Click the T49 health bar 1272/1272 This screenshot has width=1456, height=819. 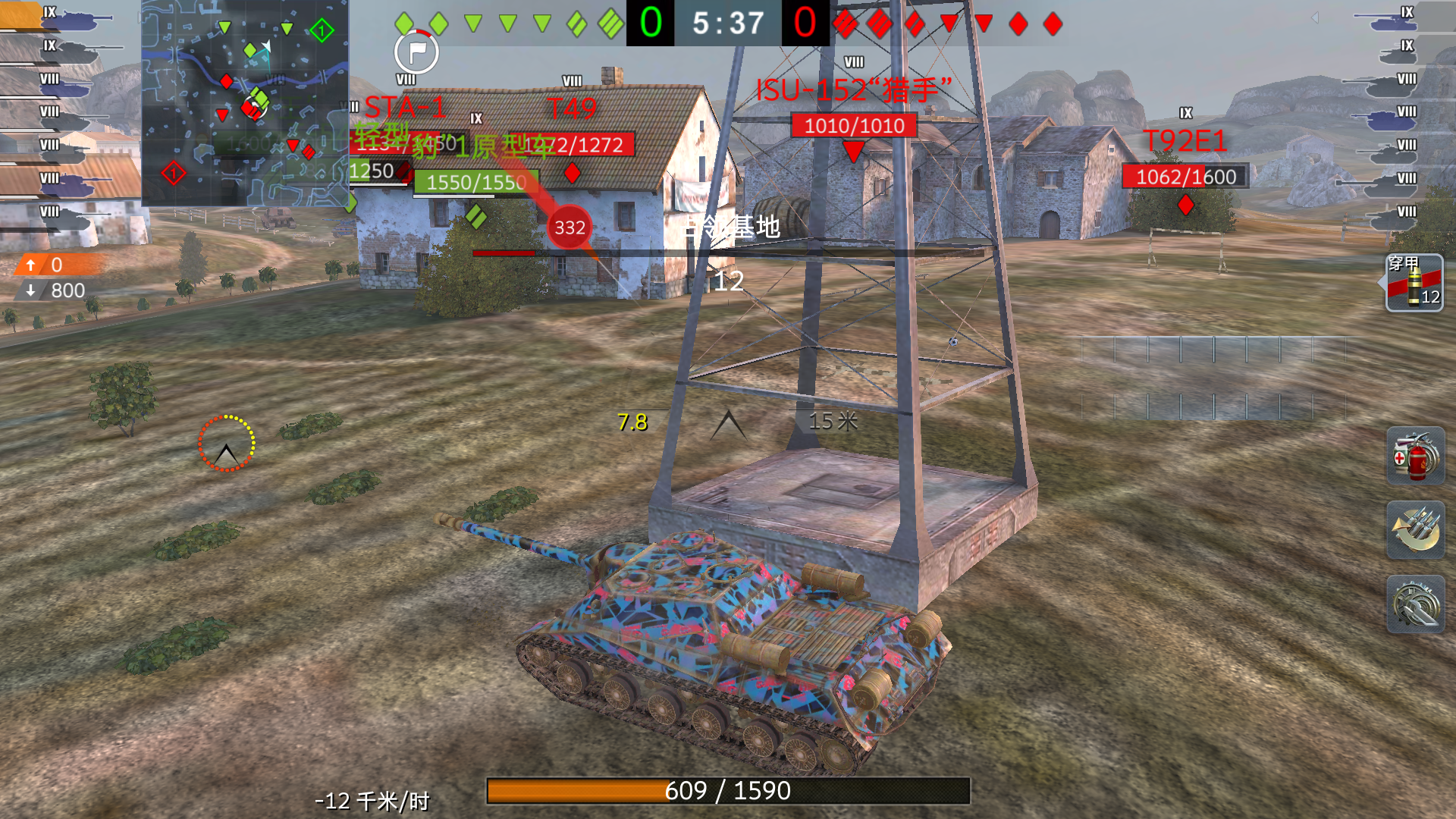click(574, 143)
